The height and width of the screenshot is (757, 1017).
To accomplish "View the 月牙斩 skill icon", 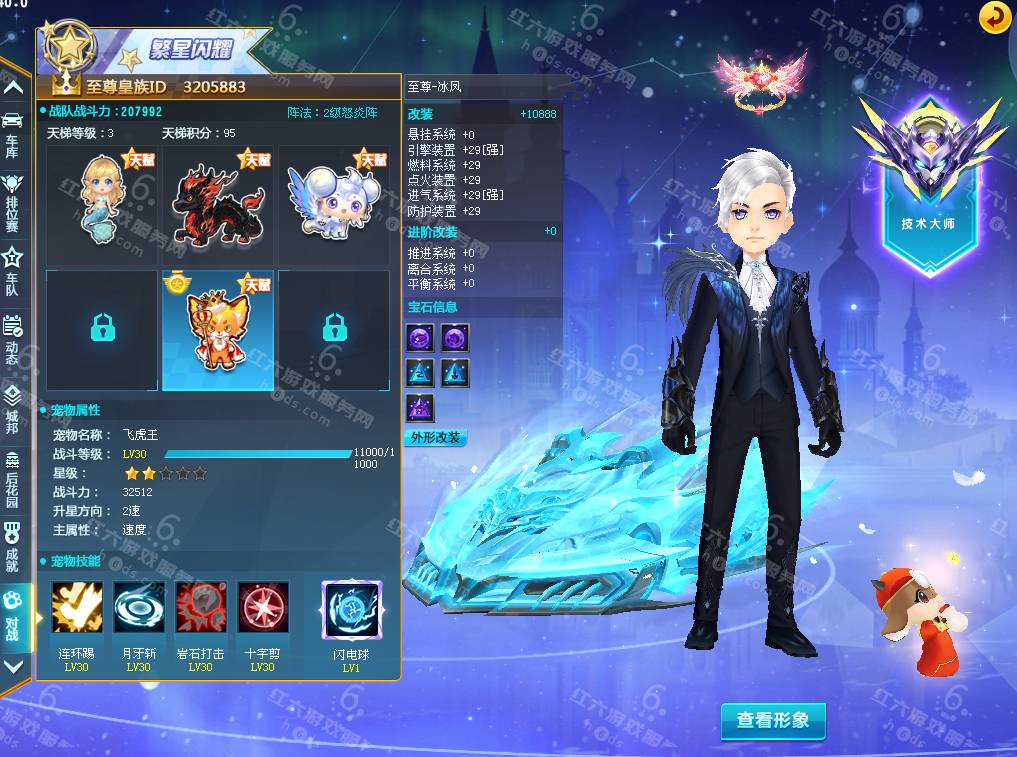I will pyautogui.click(x=139, y=608).
